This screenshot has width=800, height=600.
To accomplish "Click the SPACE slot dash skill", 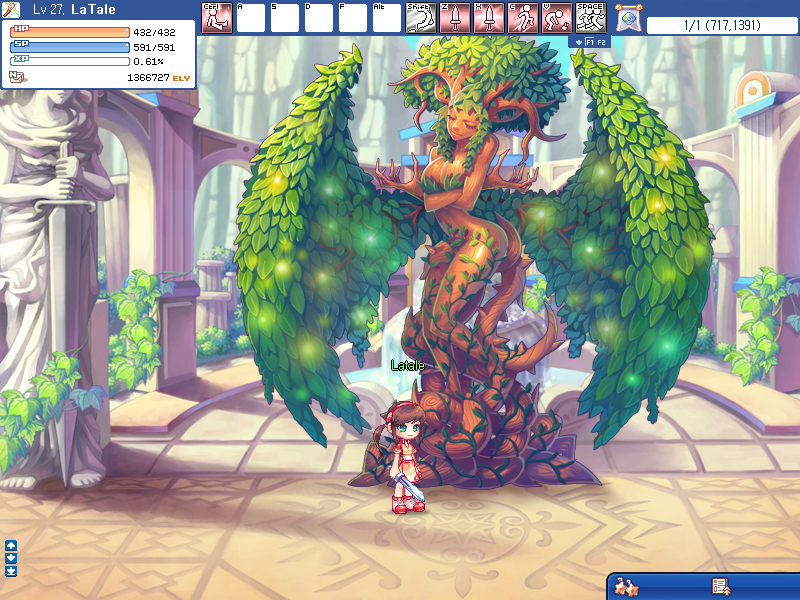I will [590, 18].
